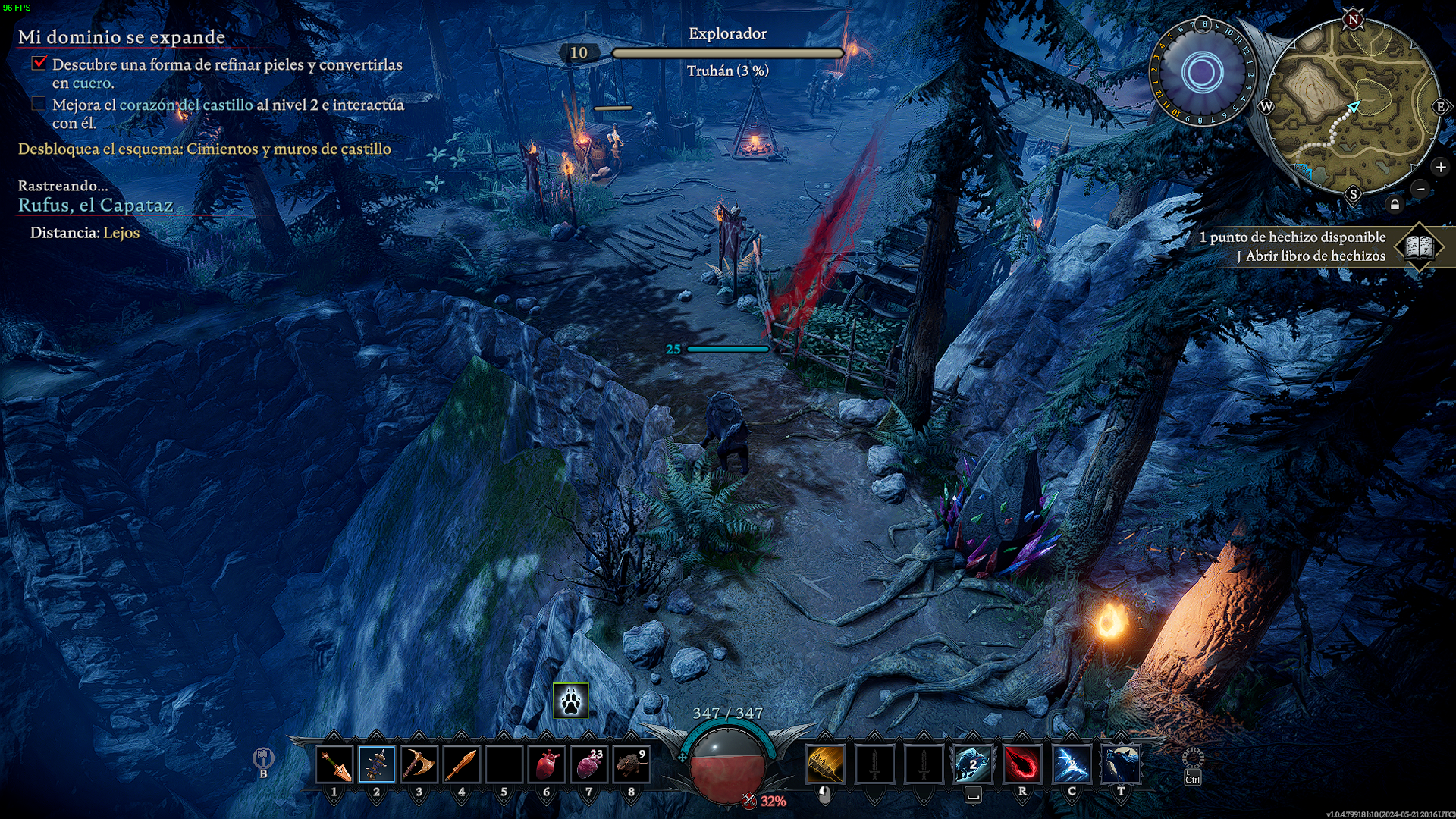Equip the copper sword in slot 4
The image size is (1456, 819).
[462, 764]
